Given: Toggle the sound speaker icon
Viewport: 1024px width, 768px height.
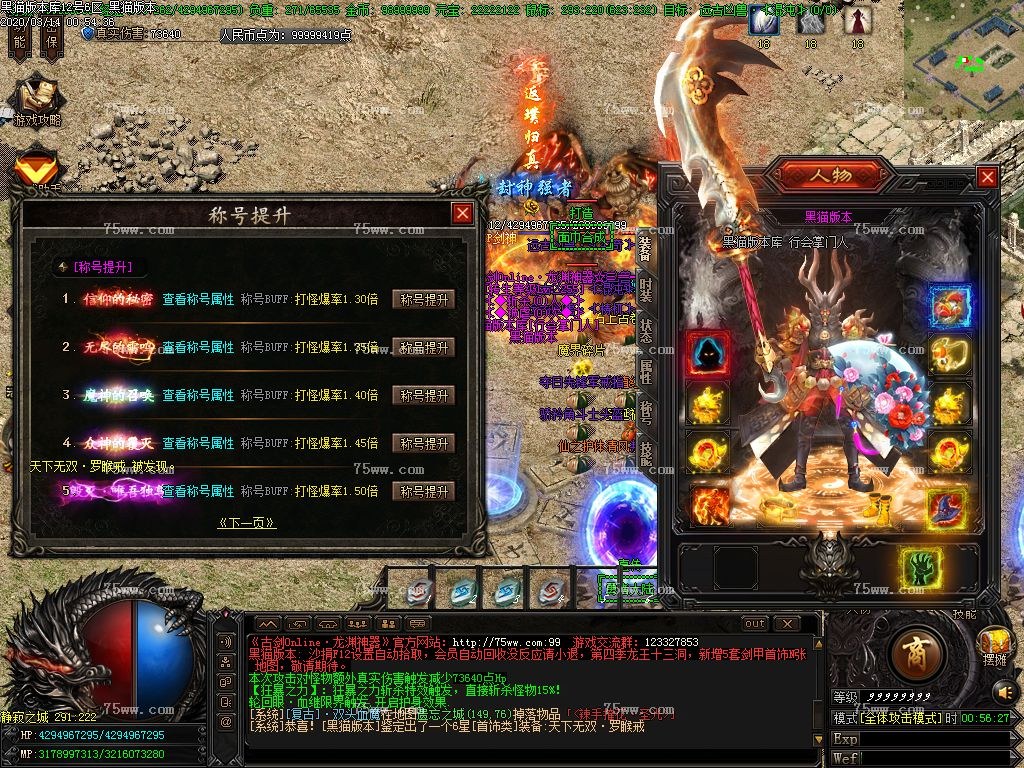Looking at the screenshot, I should [1004, 691].
